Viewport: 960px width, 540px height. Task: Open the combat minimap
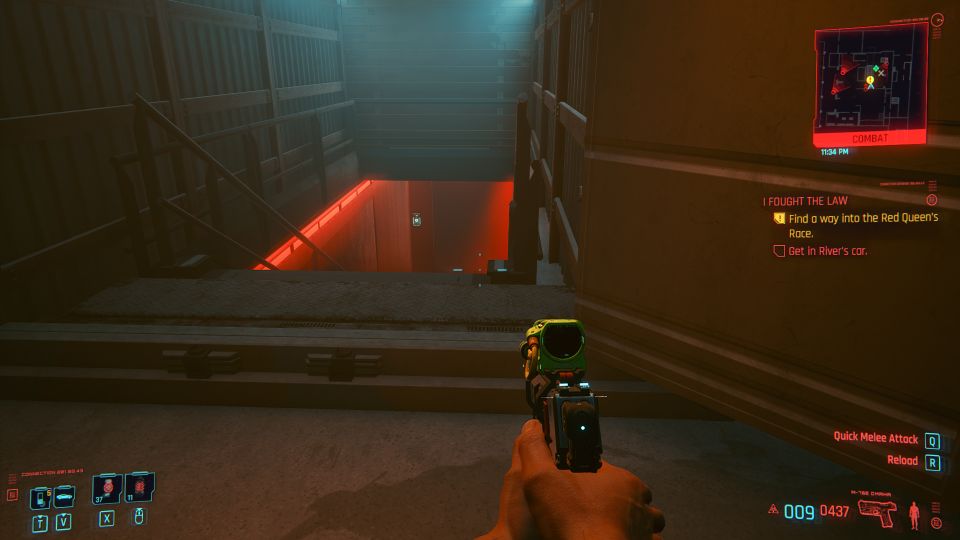point(869,80)
